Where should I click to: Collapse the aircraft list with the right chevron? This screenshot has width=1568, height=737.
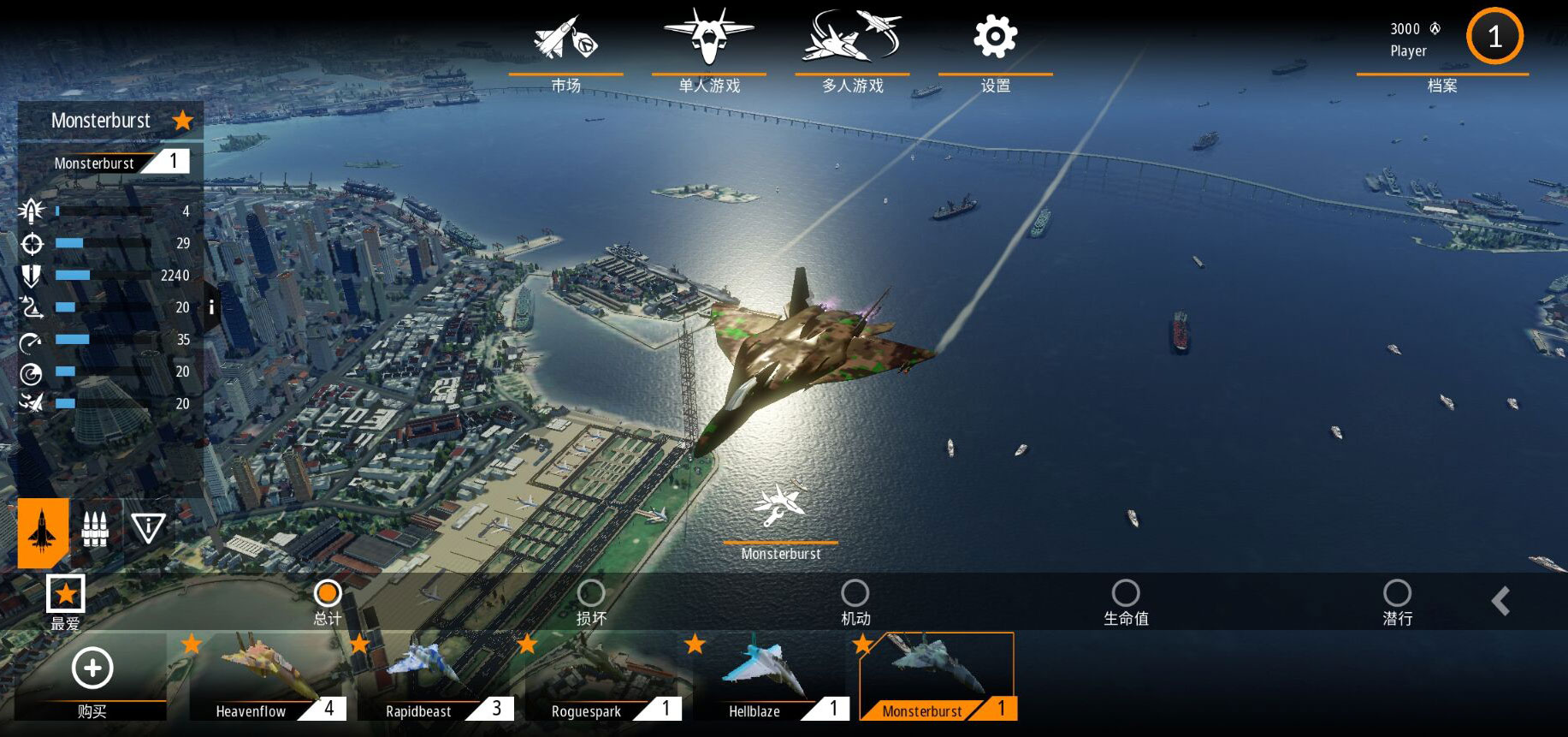pyautogui.click(x=1501, y=601)
